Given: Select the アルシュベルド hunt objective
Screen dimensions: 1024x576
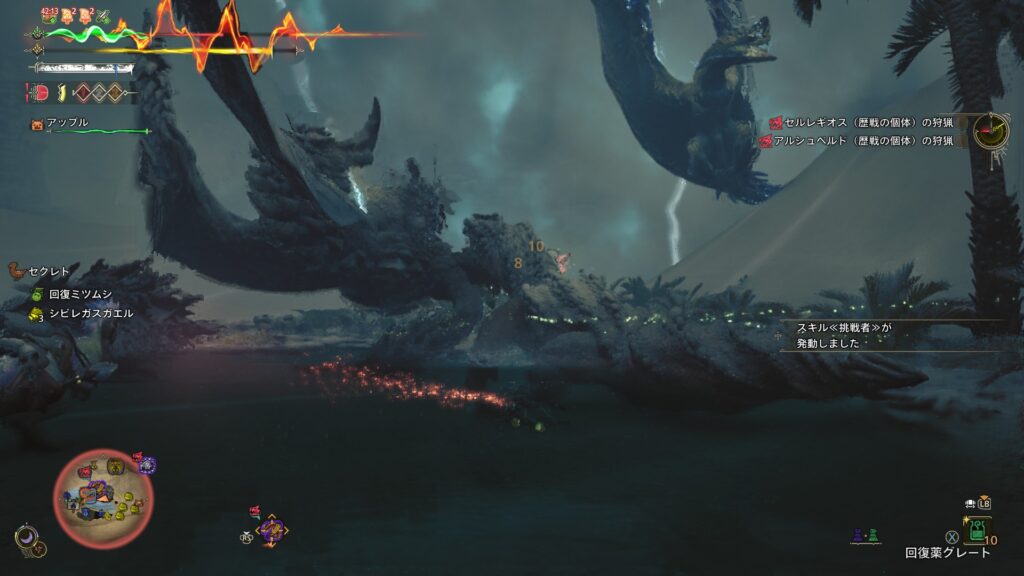Looking at the screenshot, I should pyautogui.click(x=861, y=141).
